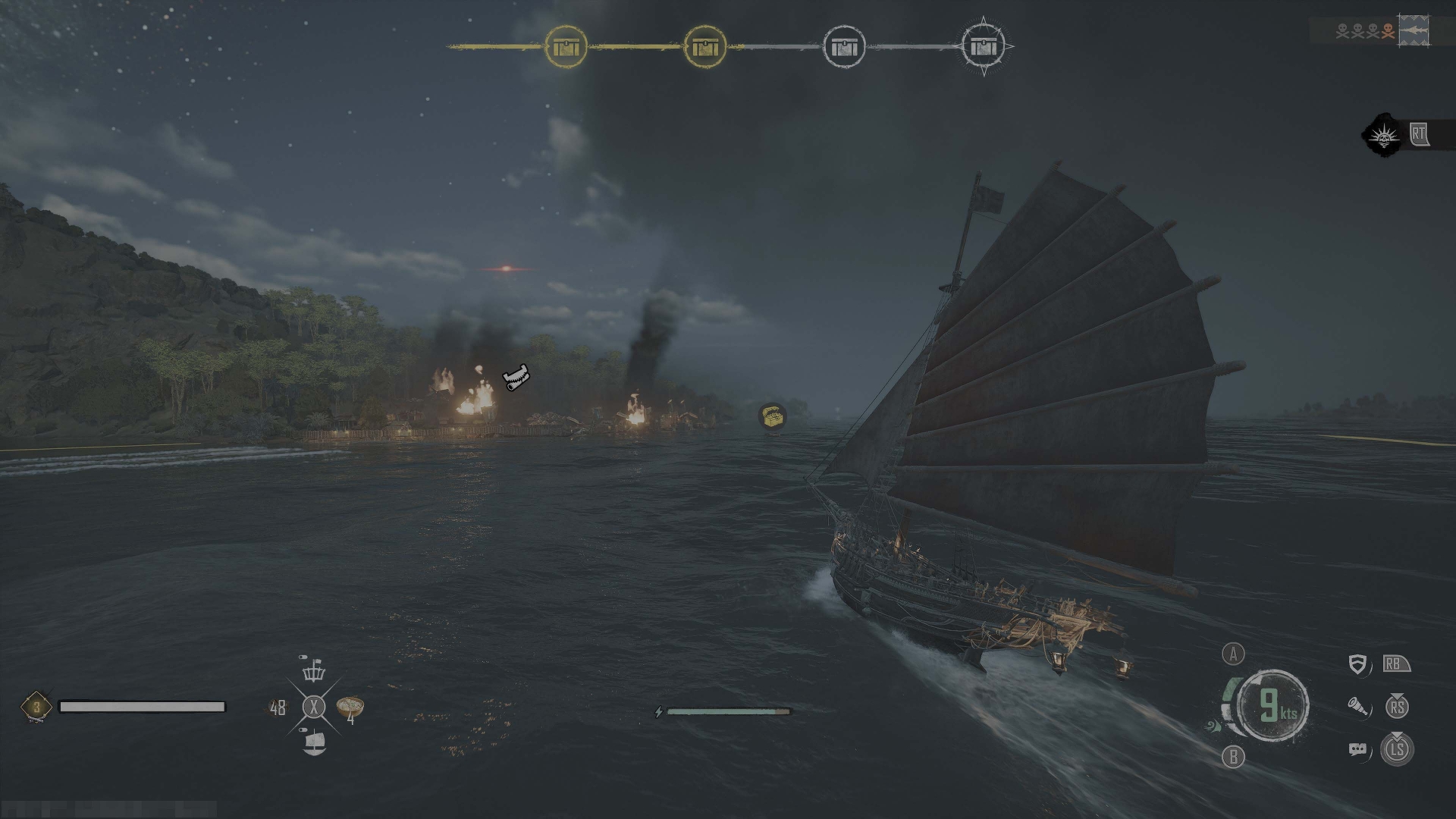1456x819 pixels.
Task: Click the plain gray chest milestone
Action: 844,47
